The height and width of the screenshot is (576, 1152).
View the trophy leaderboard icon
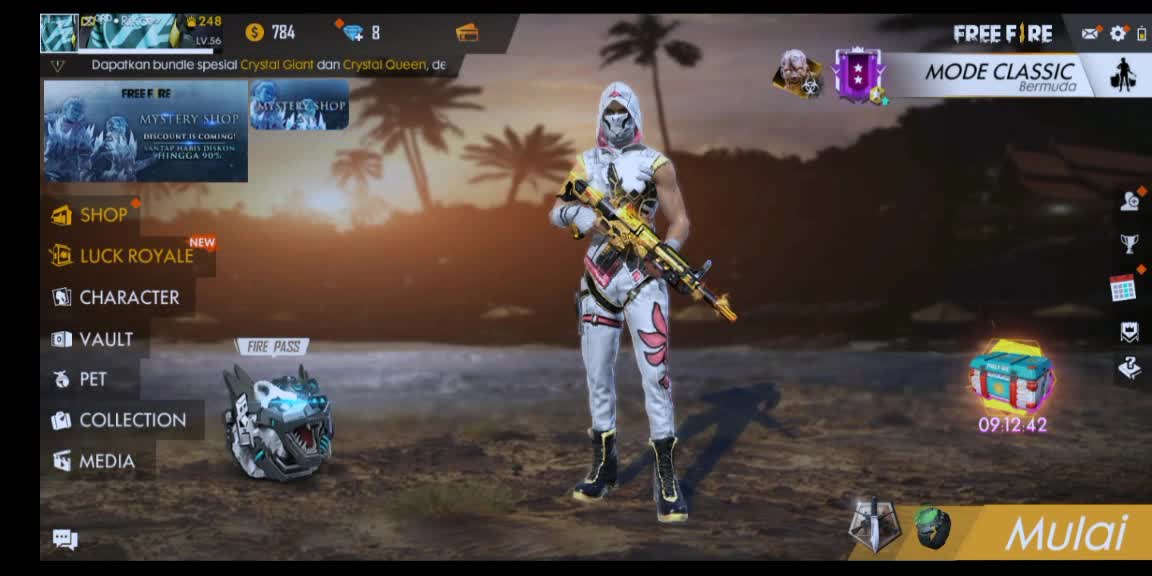[1129, 243]
